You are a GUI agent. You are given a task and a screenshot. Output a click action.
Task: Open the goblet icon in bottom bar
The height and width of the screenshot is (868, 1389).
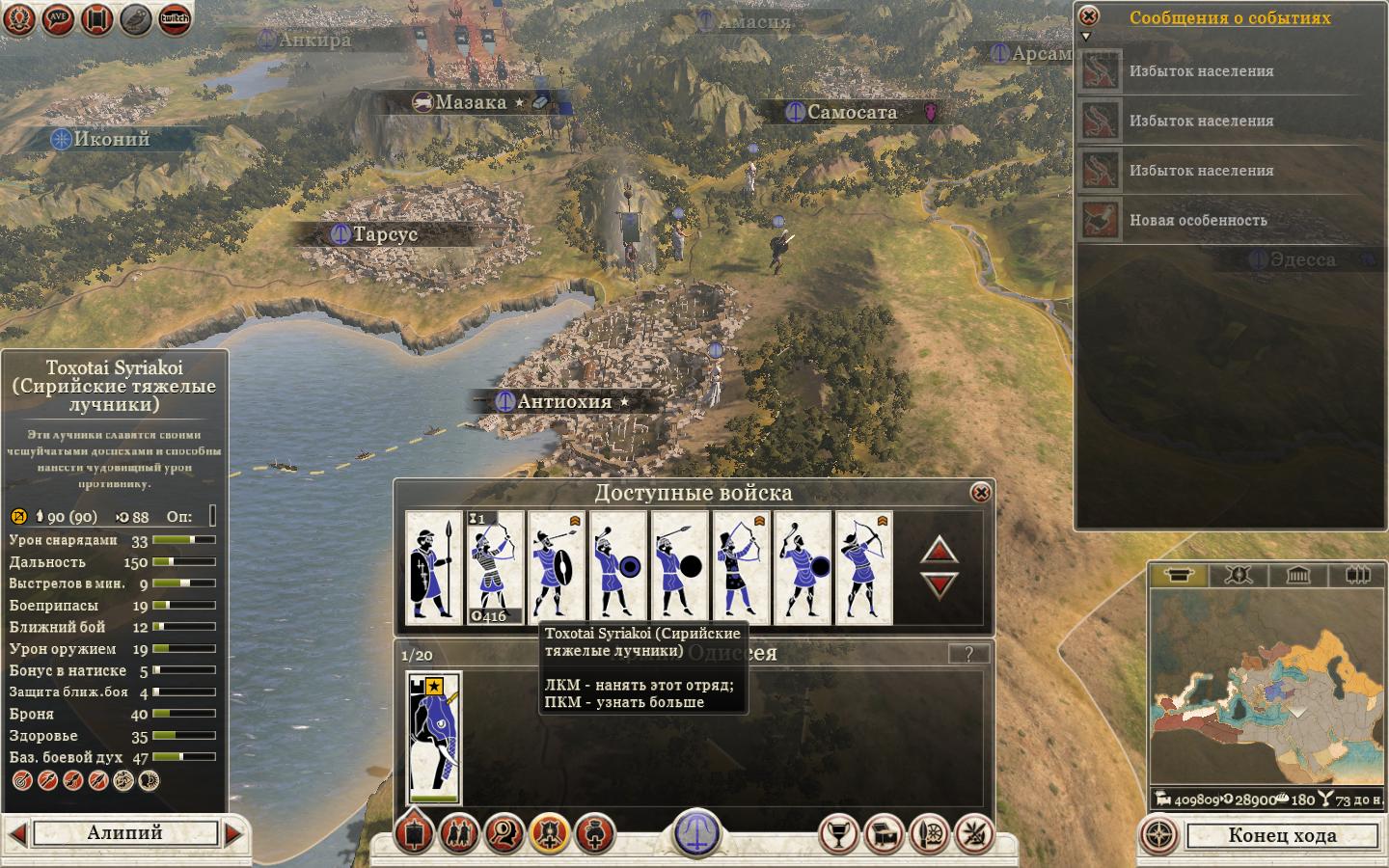838,834
